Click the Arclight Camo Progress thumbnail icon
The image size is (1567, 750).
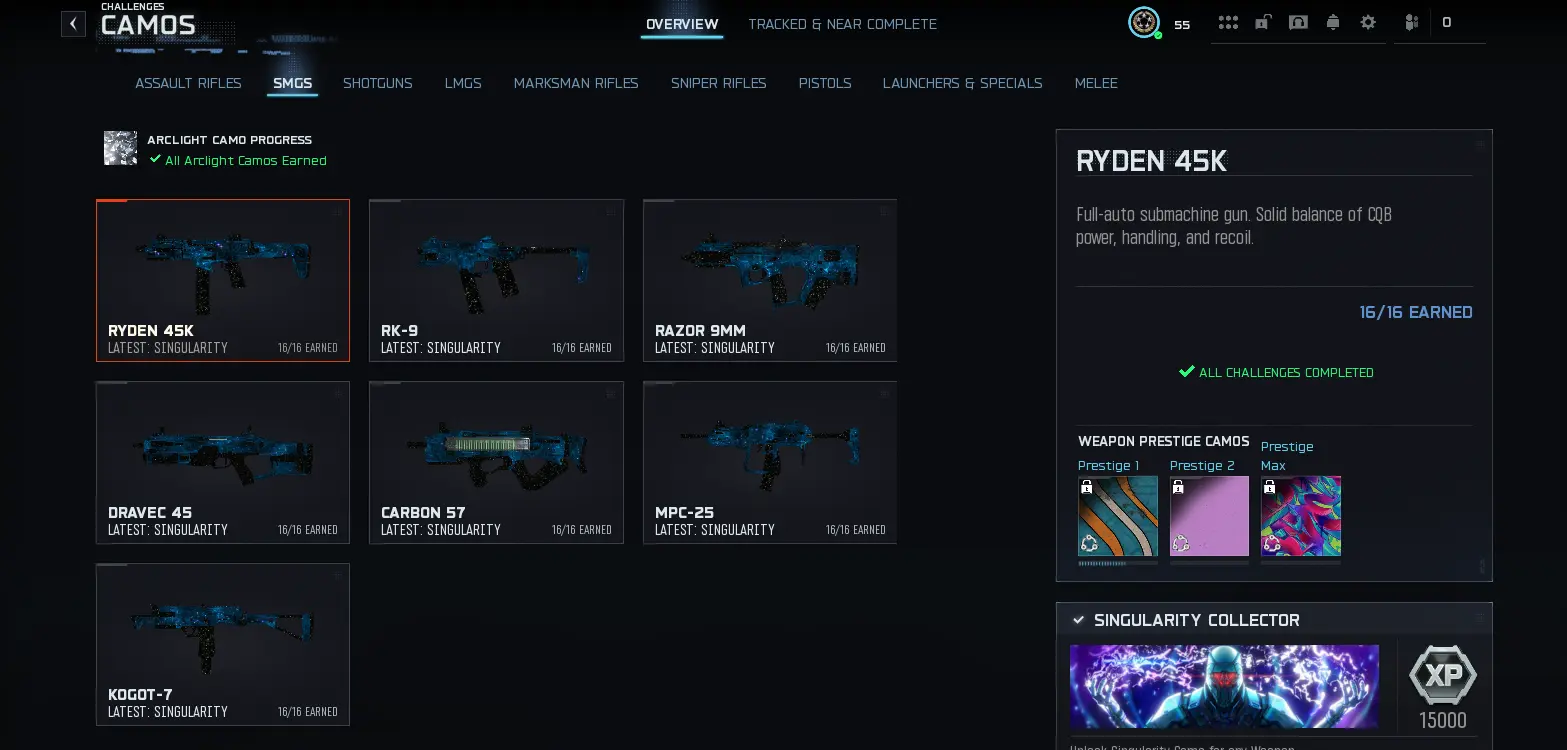point(120,148)
